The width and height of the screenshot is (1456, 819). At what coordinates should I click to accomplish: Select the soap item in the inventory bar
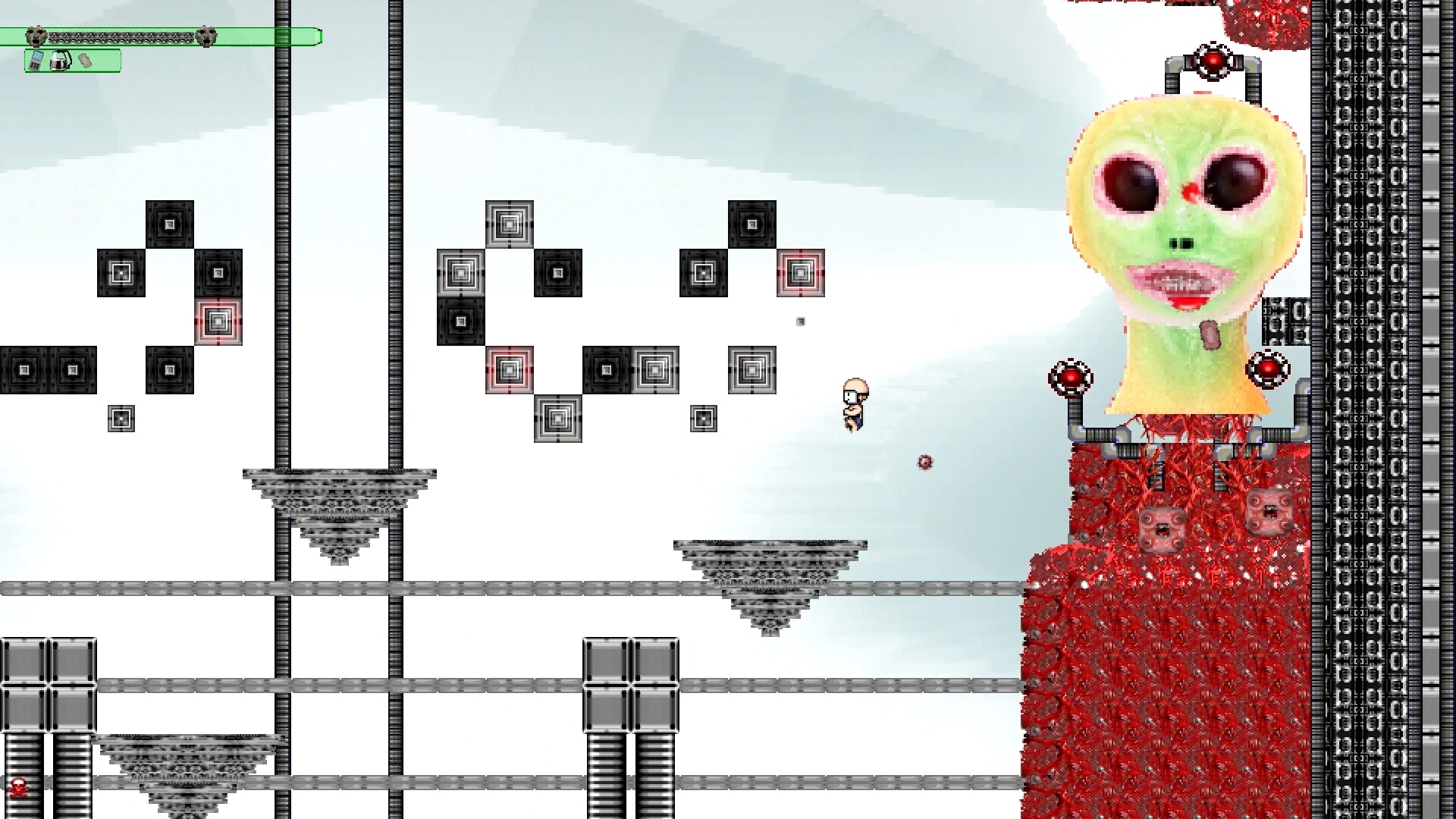(x=85, y=61)
